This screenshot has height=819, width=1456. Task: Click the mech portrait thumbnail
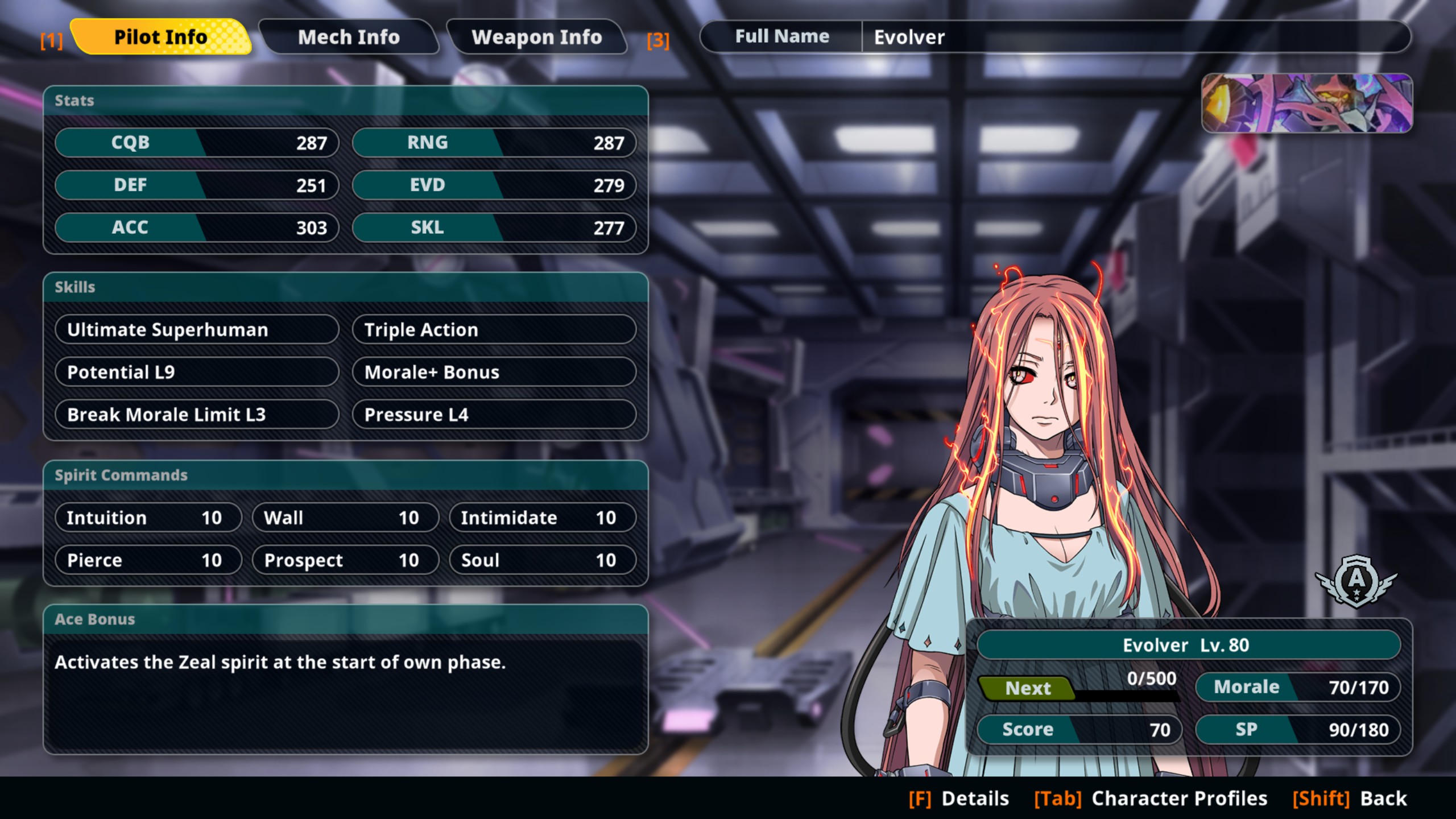1306,103
